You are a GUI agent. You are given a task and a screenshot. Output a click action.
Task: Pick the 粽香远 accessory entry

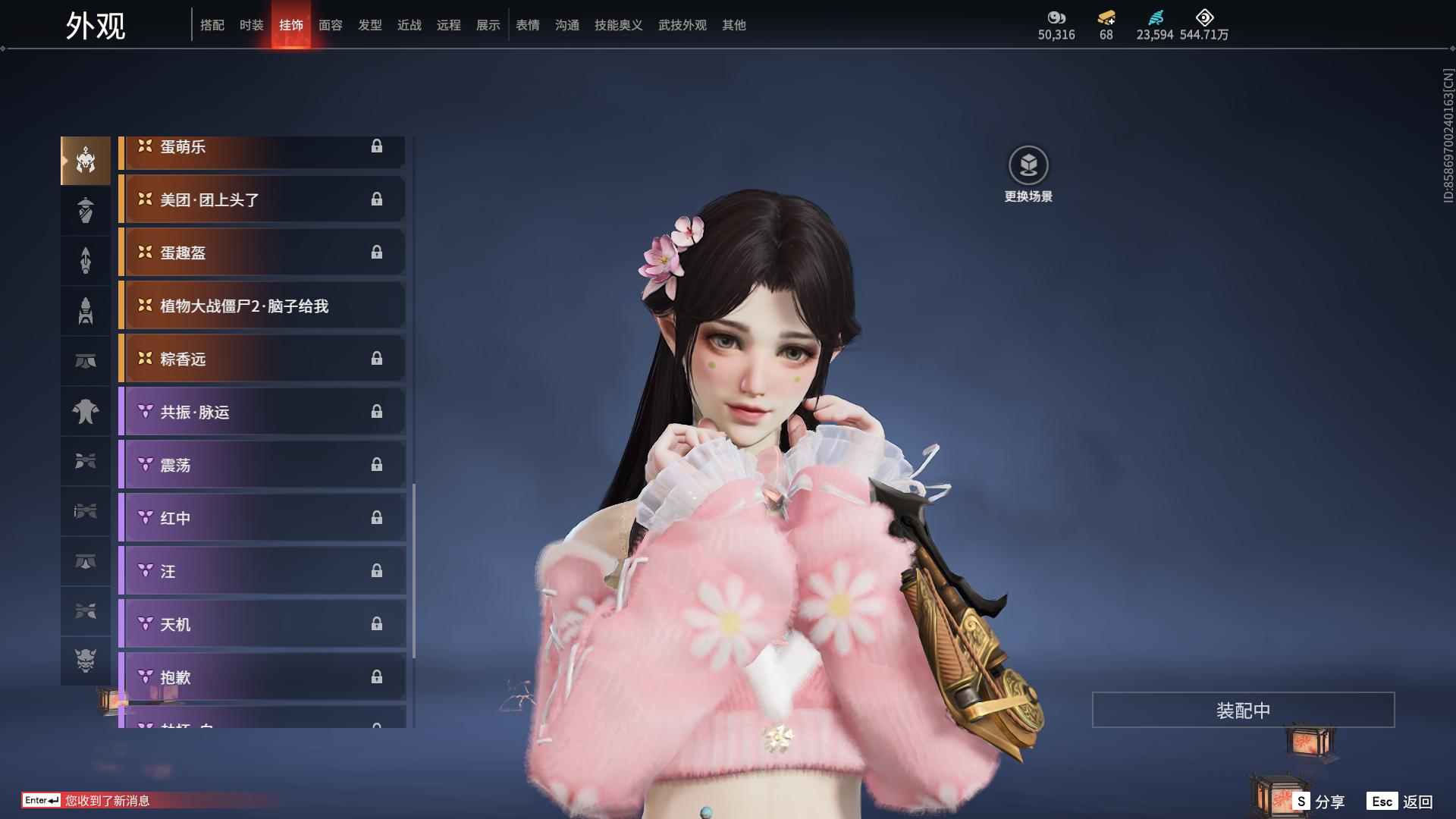click(x=262, y=359)
